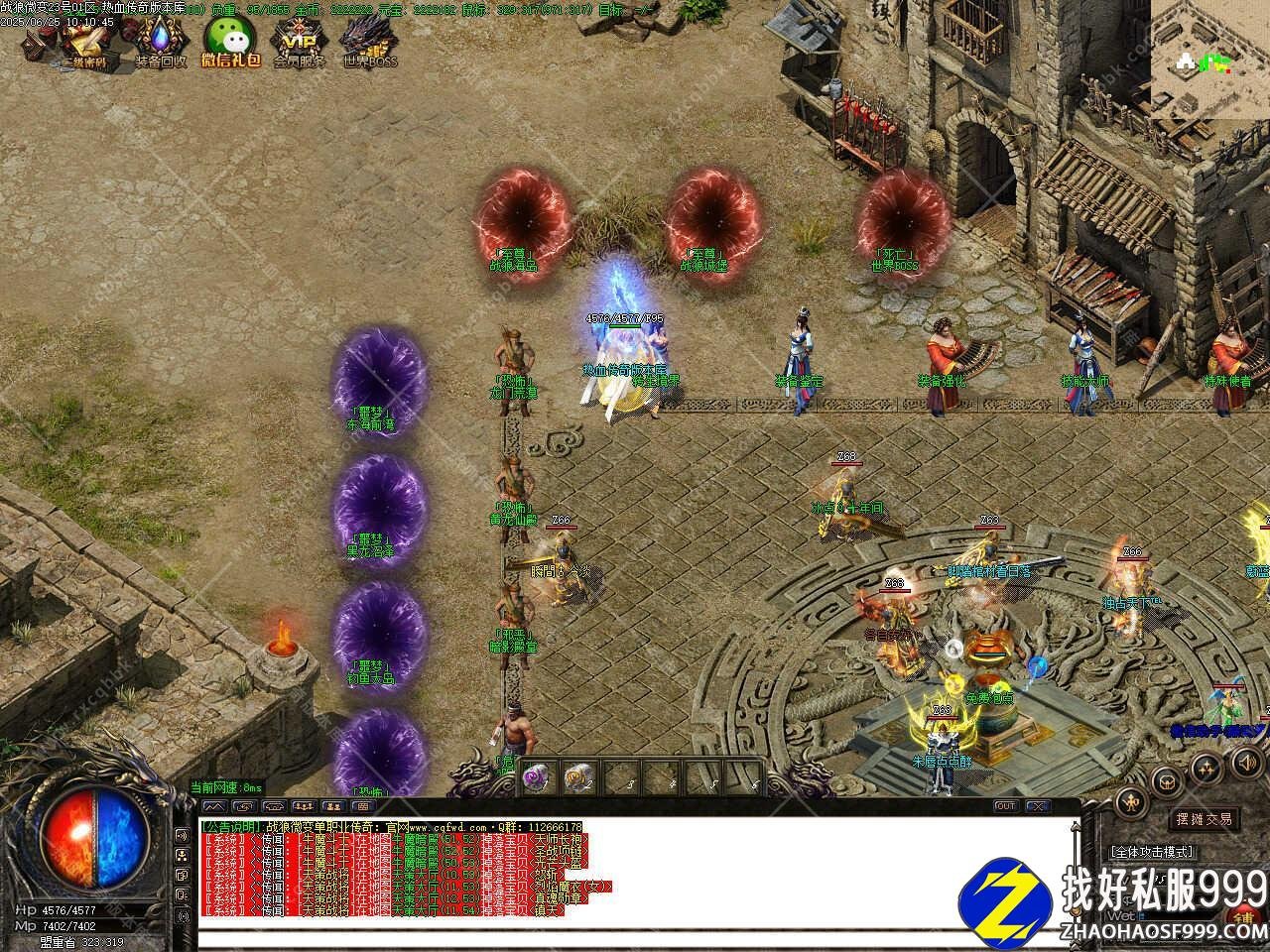The height and width of the screenshot is (952, 1270).
Task: Open the 摆摊交易 stall trade button
Action: [1205, 819]
